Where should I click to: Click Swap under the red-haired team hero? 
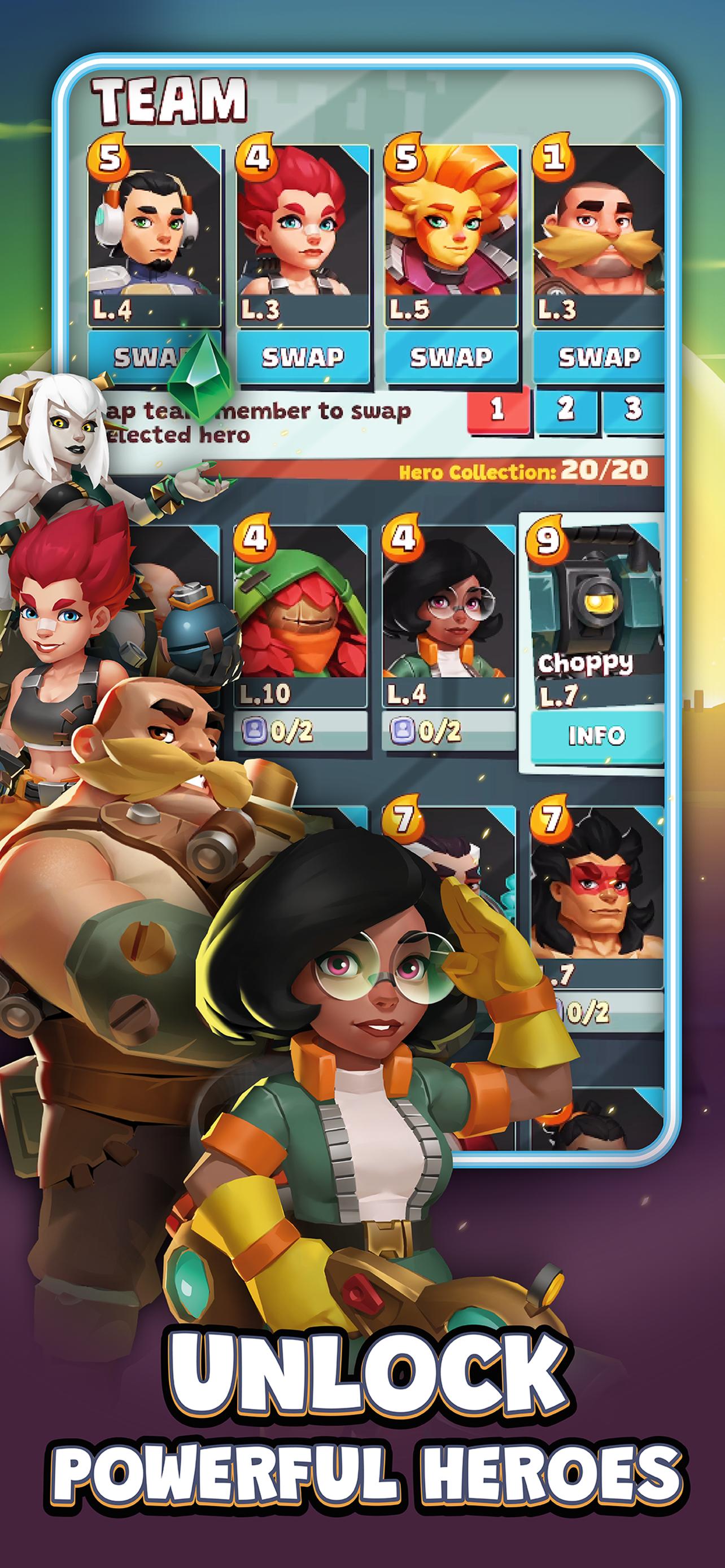(303, 357)
